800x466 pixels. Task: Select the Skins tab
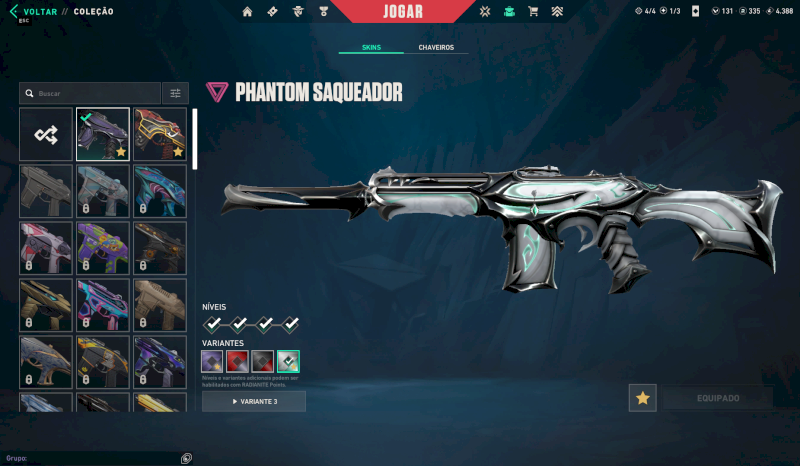pyautogui.click(x=371, y=47)
